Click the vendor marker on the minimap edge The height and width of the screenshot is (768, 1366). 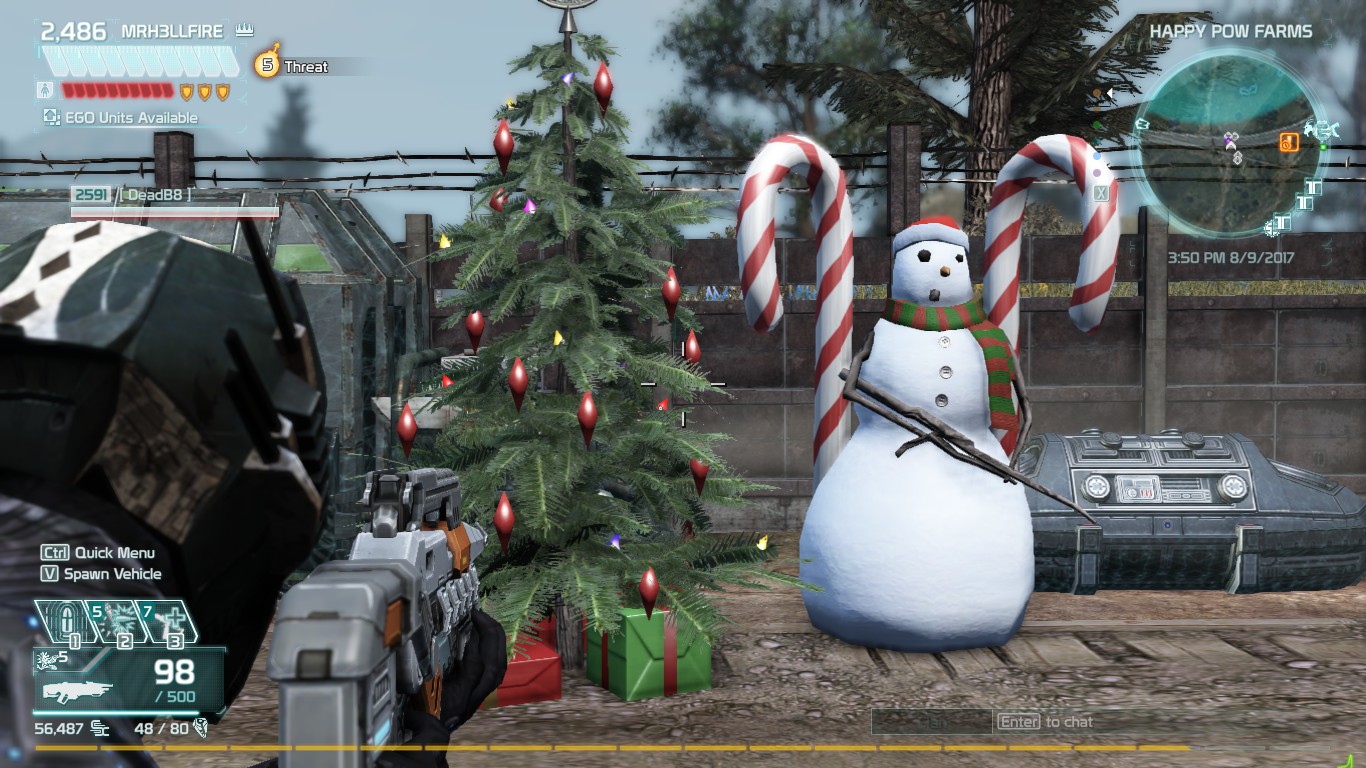tap(1322, 129)
